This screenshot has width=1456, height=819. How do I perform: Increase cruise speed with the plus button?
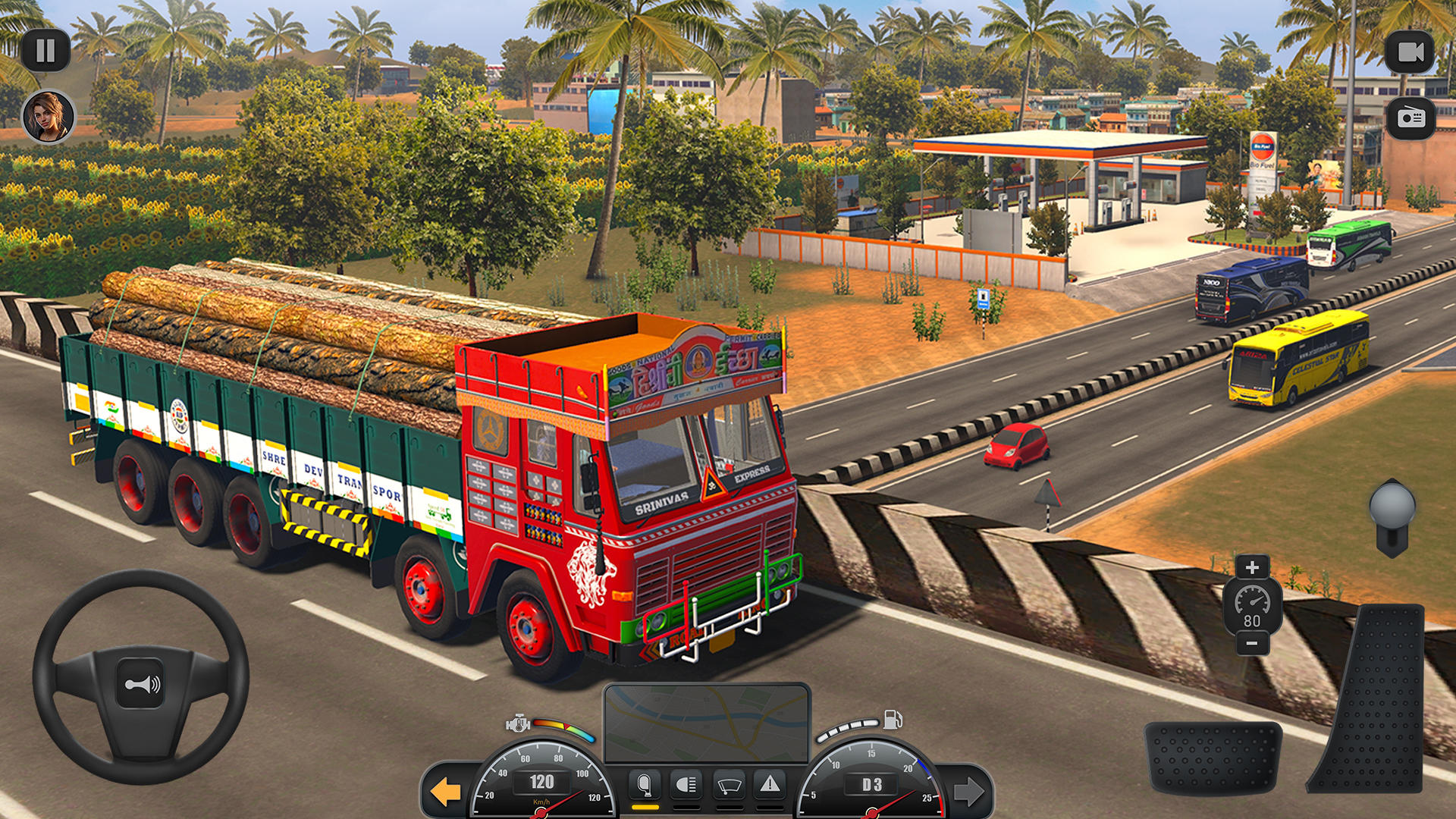tap(1252, 567)
